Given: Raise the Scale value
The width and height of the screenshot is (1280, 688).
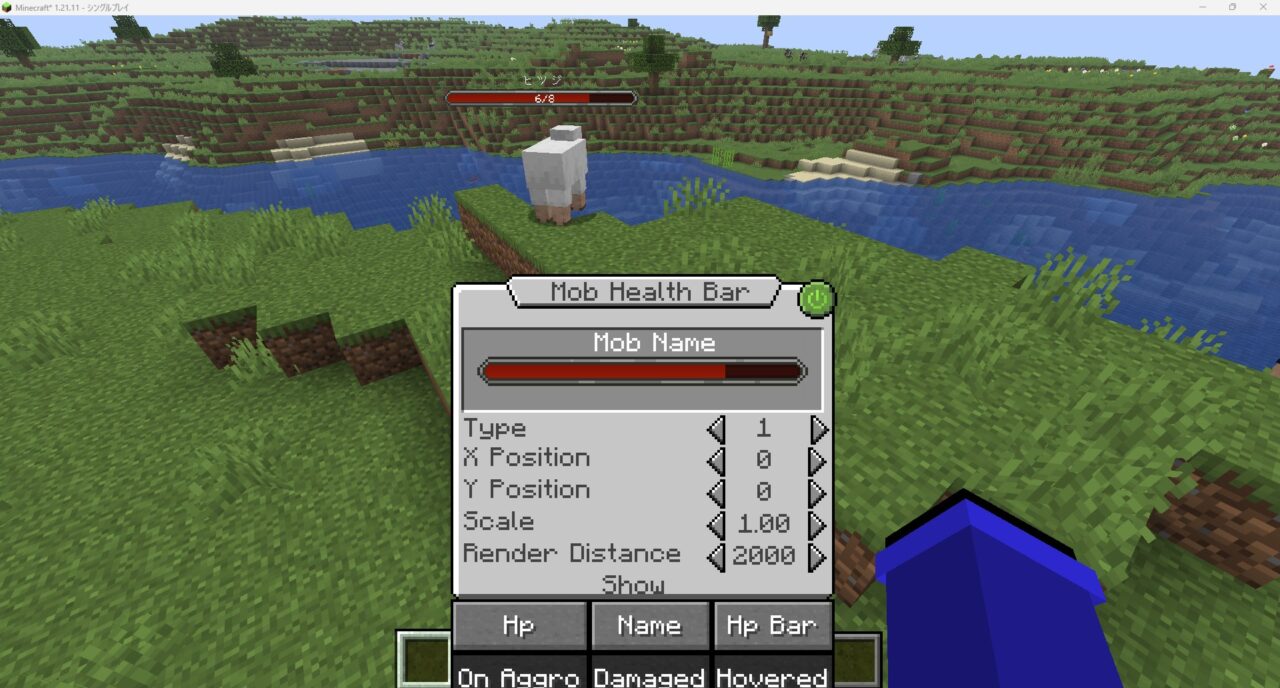Looking at the screenshot, I should (819, 525).
